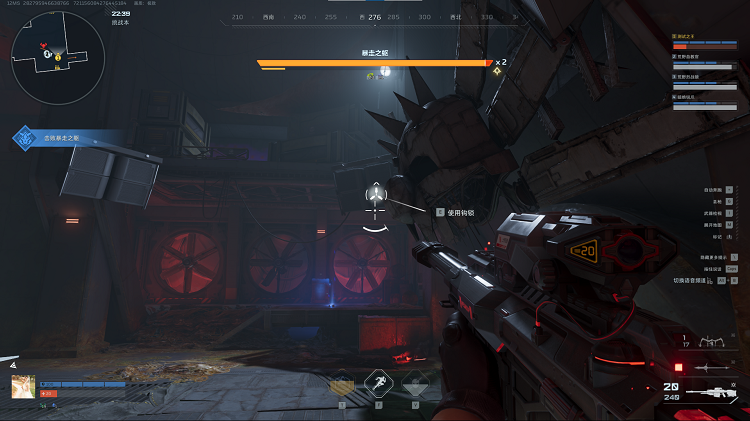The width and height of the screenshot is (750, 421).
Task: Click the player portrait avatar
Action: [23, 387]
